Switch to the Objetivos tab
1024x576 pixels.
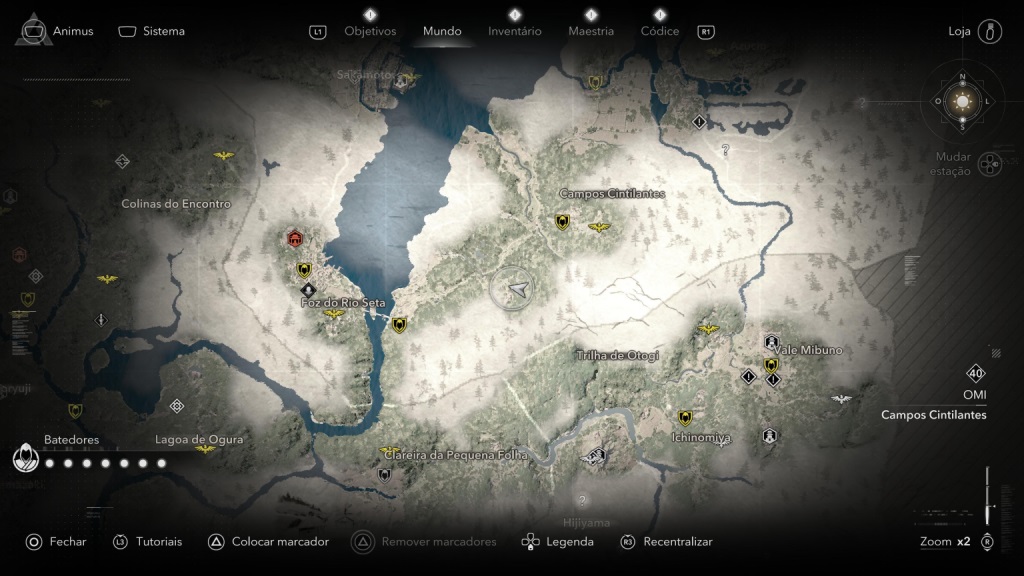[370, 31]
